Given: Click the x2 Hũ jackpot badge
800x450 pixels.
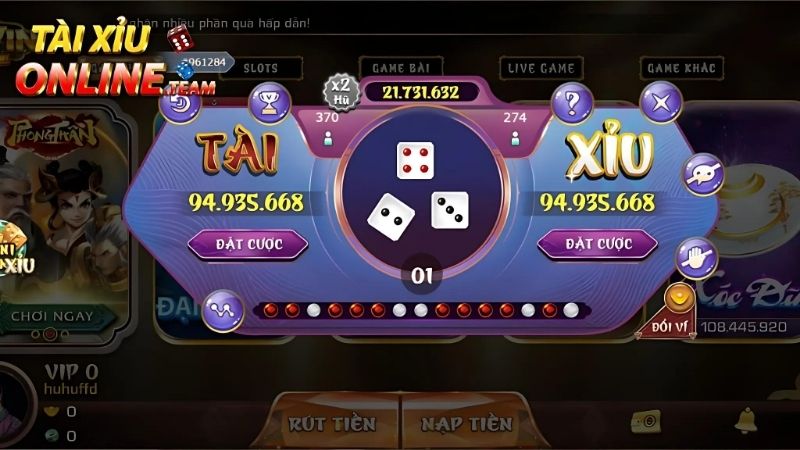Looking at the screenshot, I should click(340, 91).
